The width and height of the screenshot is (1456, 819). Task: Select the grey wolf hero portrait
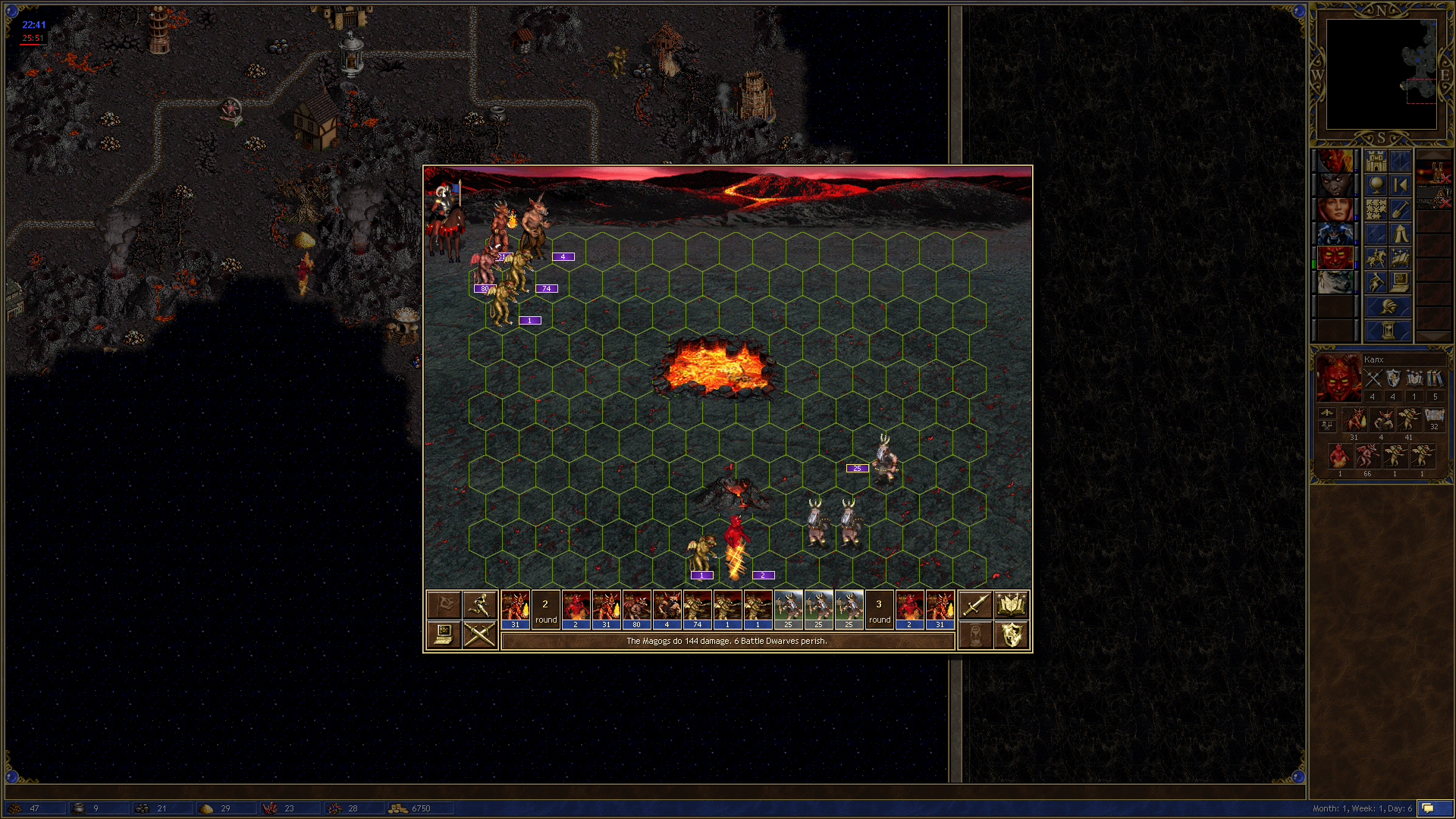[x=1335, y=282]
